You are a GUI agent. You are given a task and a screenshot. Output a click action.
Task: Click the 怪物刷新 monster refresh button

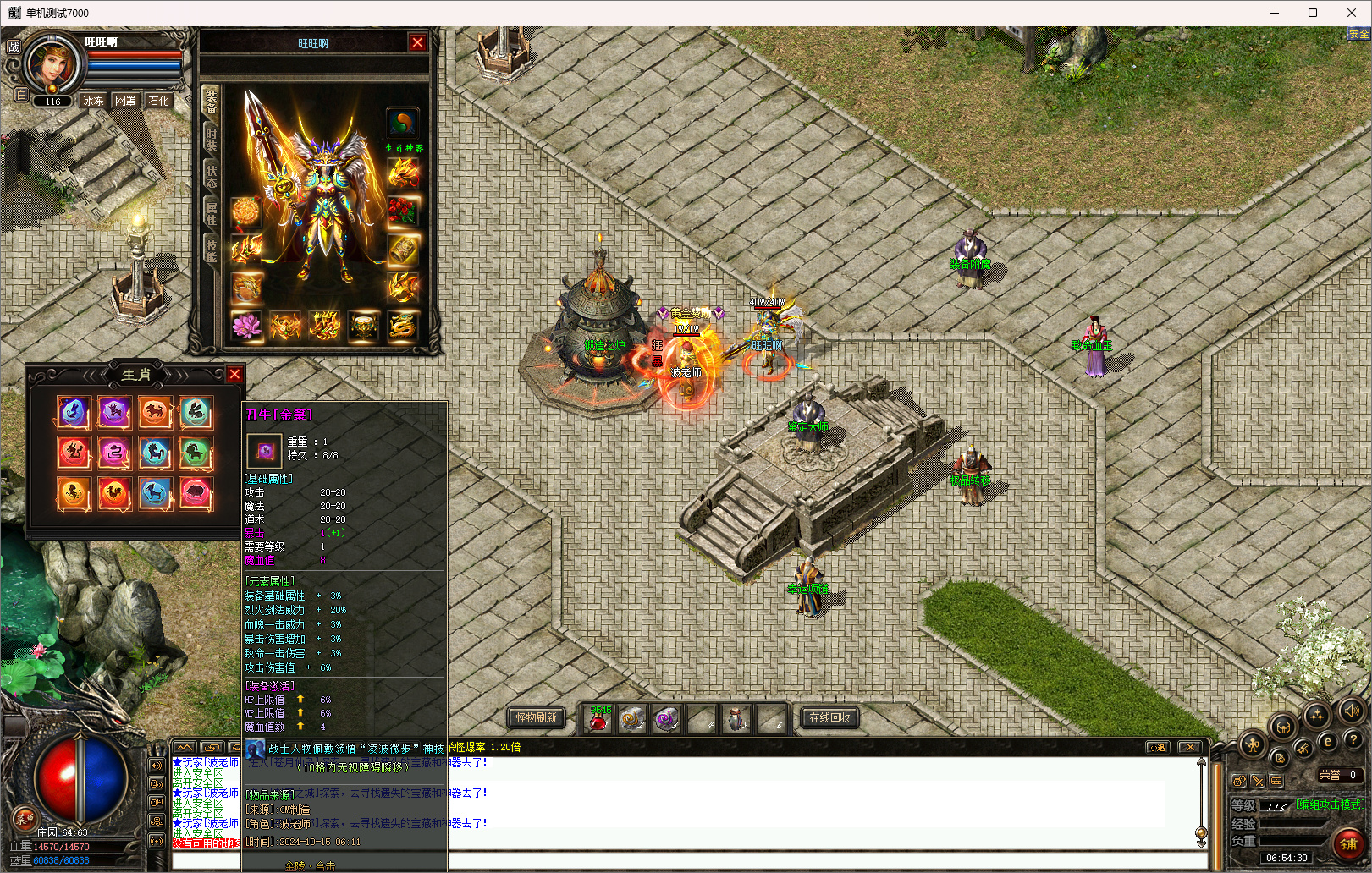[x=537, y=717]
